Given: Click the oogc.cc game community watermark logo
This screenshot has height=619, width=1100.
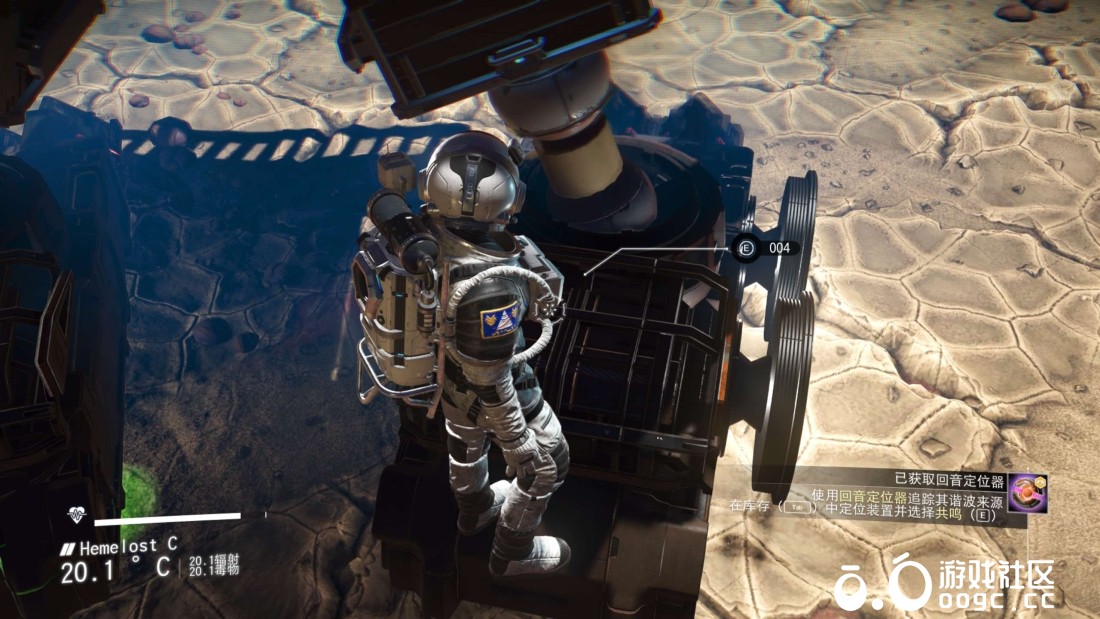Looking at the screenshot, I should click(x=945, y=583).
